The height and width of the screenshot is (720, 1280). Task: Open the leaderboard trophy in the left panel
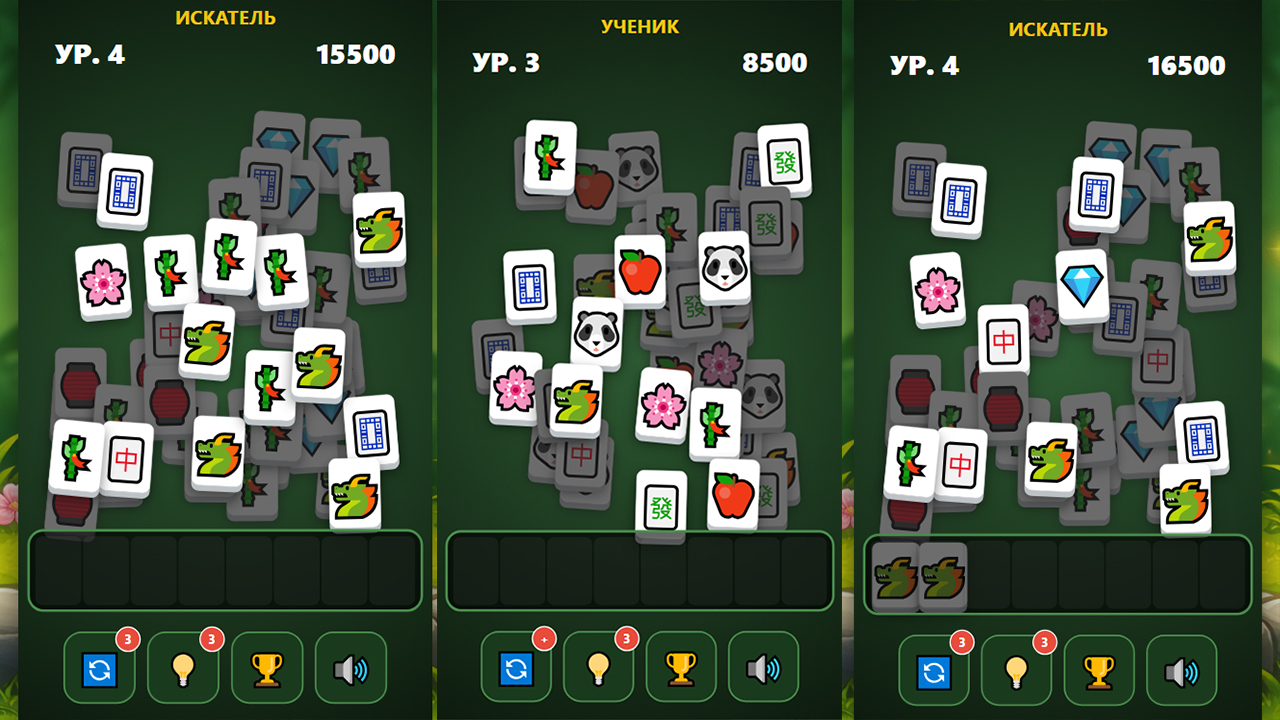pyautogui.click(x=266, y=667)
